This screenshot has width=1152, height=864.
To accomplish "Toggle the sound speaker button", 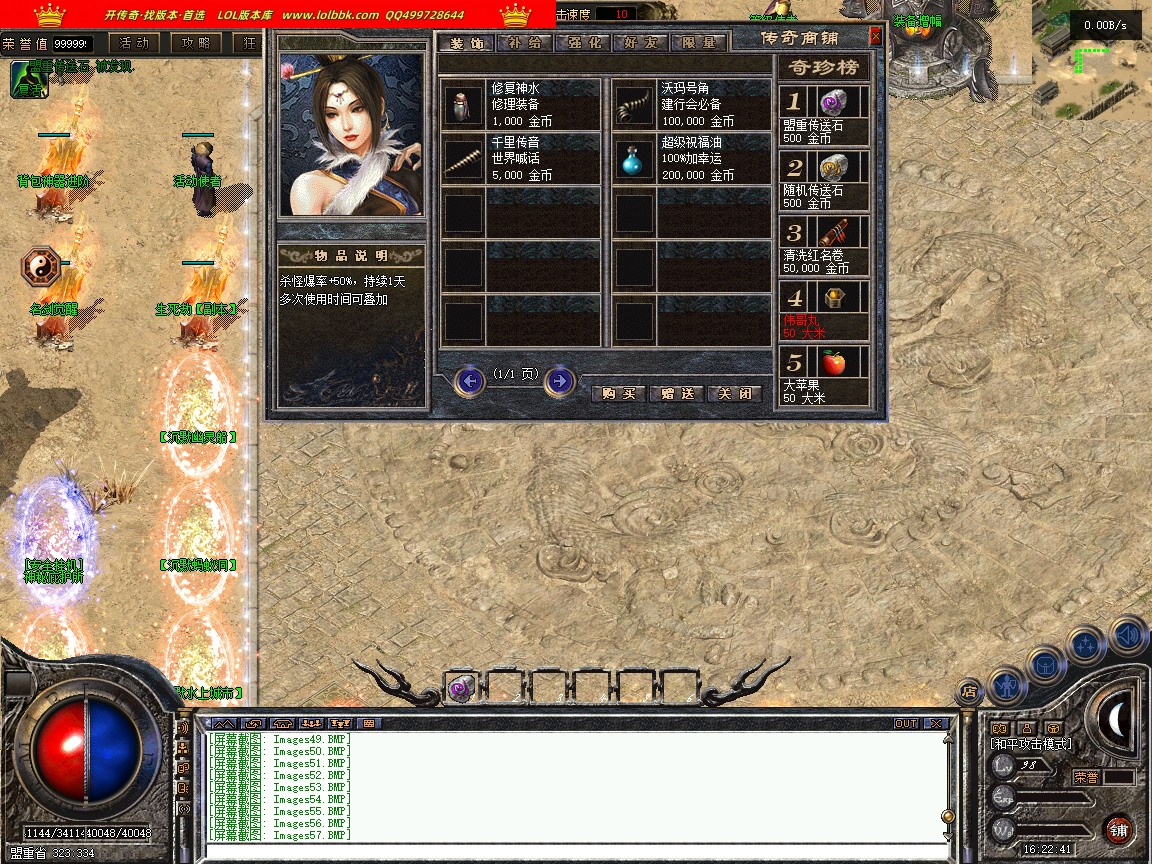I will pos(1128,633).
